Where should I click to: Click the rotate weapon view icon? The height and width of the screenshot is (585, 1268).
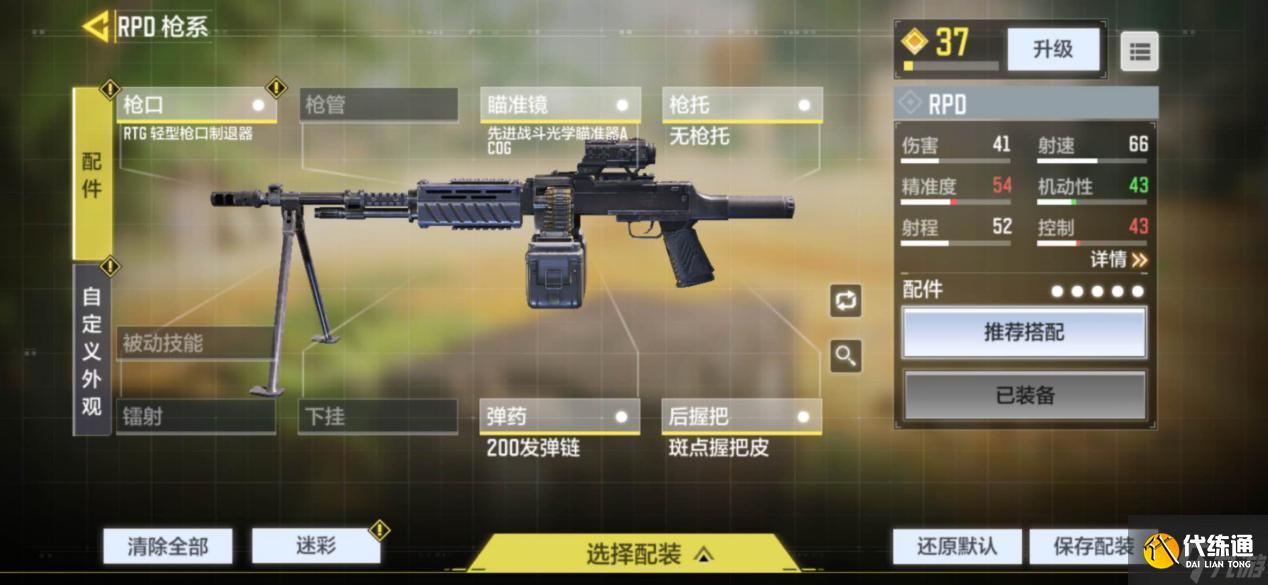(846, 300)
